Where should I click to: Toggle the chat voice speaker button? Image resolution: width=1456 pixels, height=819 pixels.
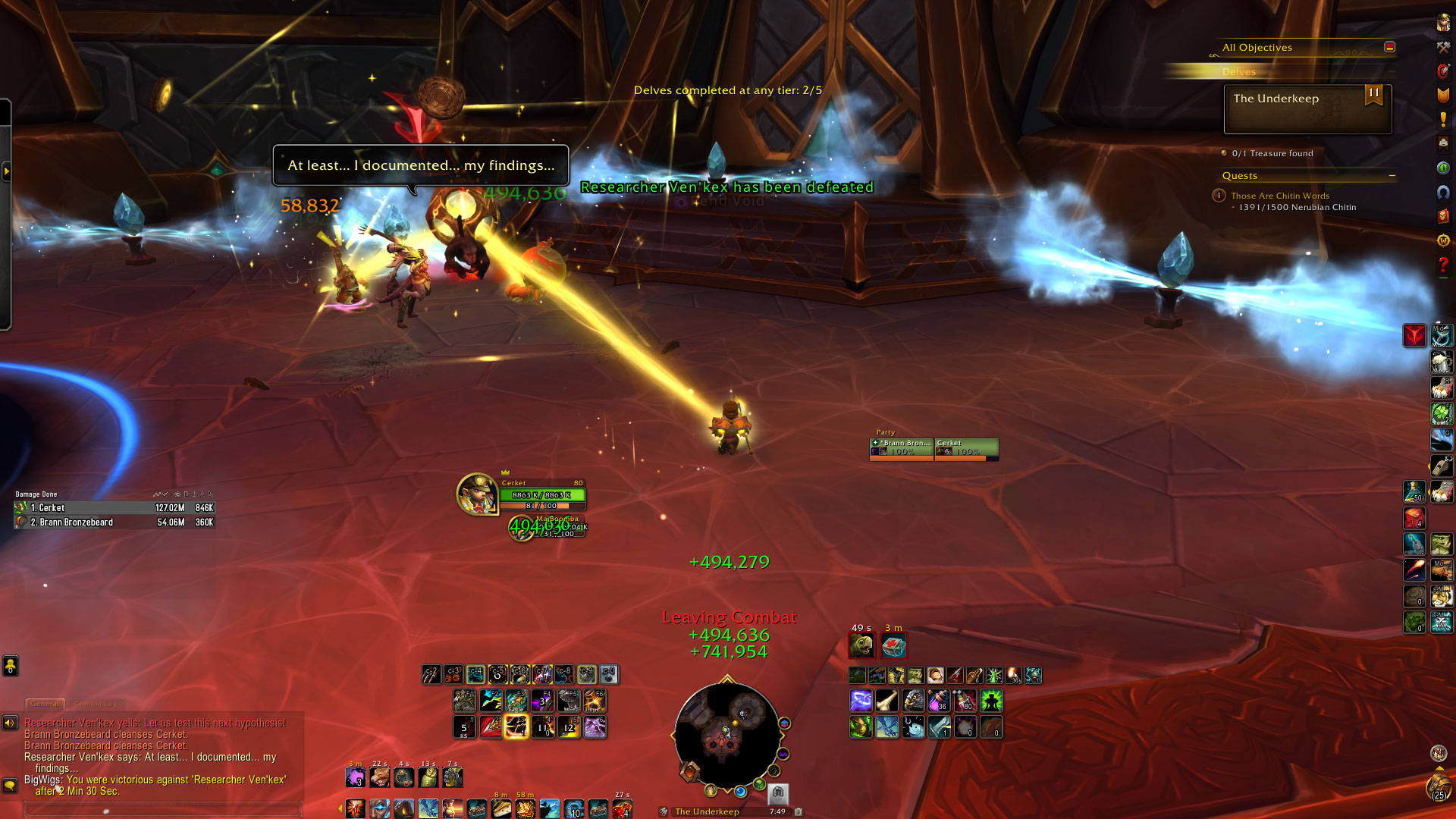pyautogui.click(x=10, y=723)
